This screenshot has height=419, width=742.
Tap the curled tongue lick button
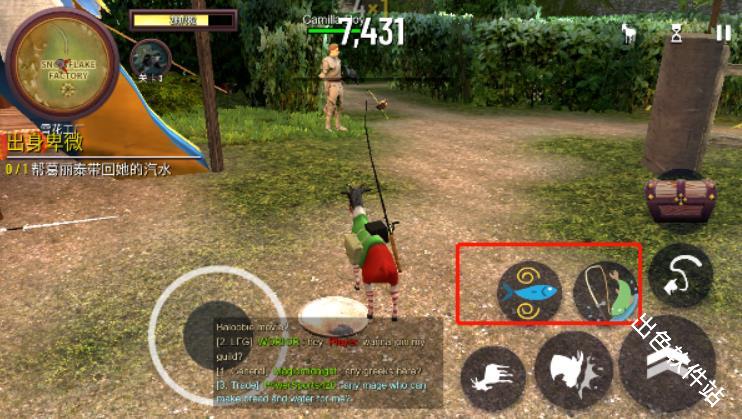[x=680, y=274]
